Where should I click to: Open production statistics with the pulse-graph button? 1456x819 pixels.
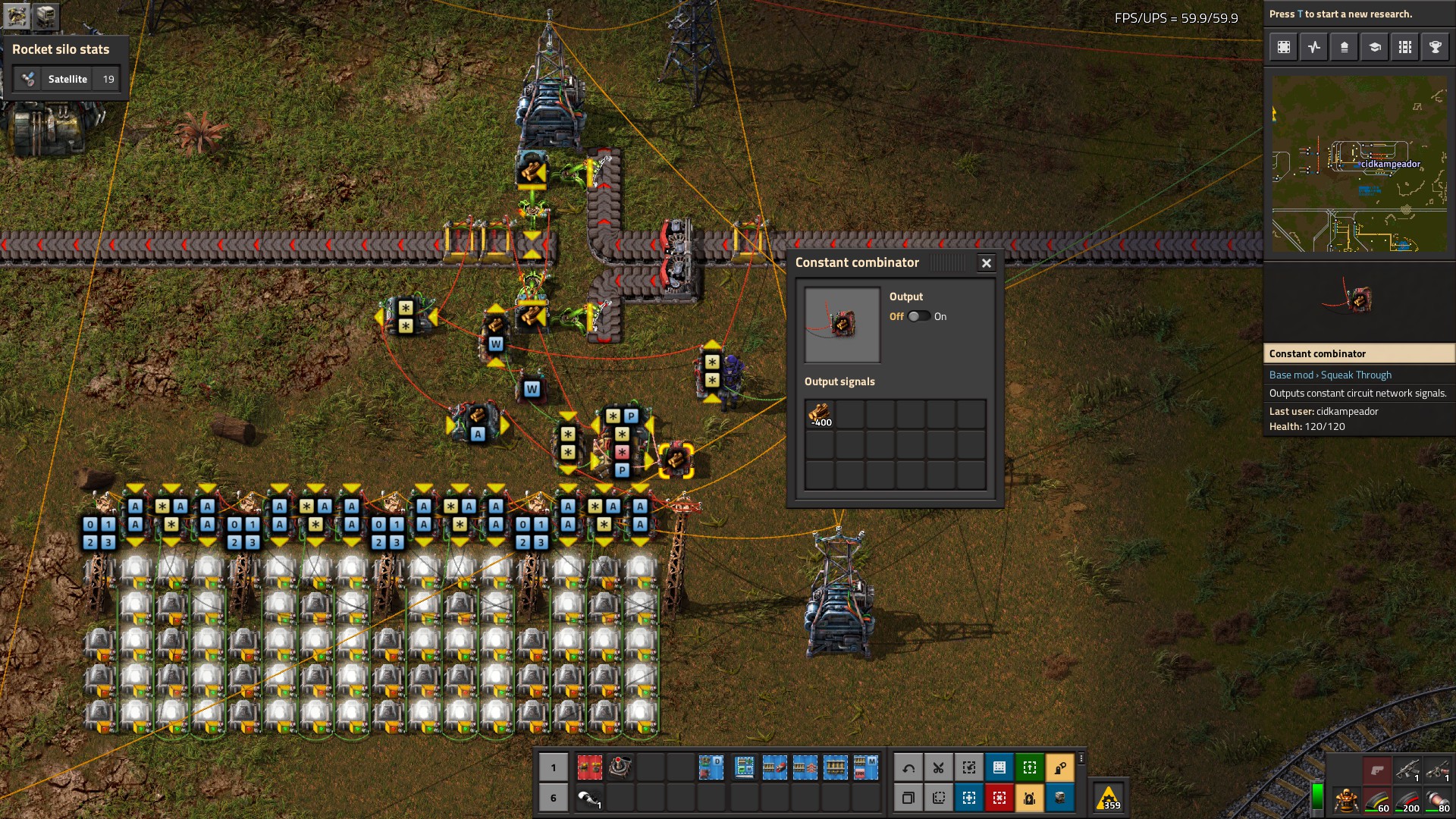pyautogui.click(x=1313, y=47)
